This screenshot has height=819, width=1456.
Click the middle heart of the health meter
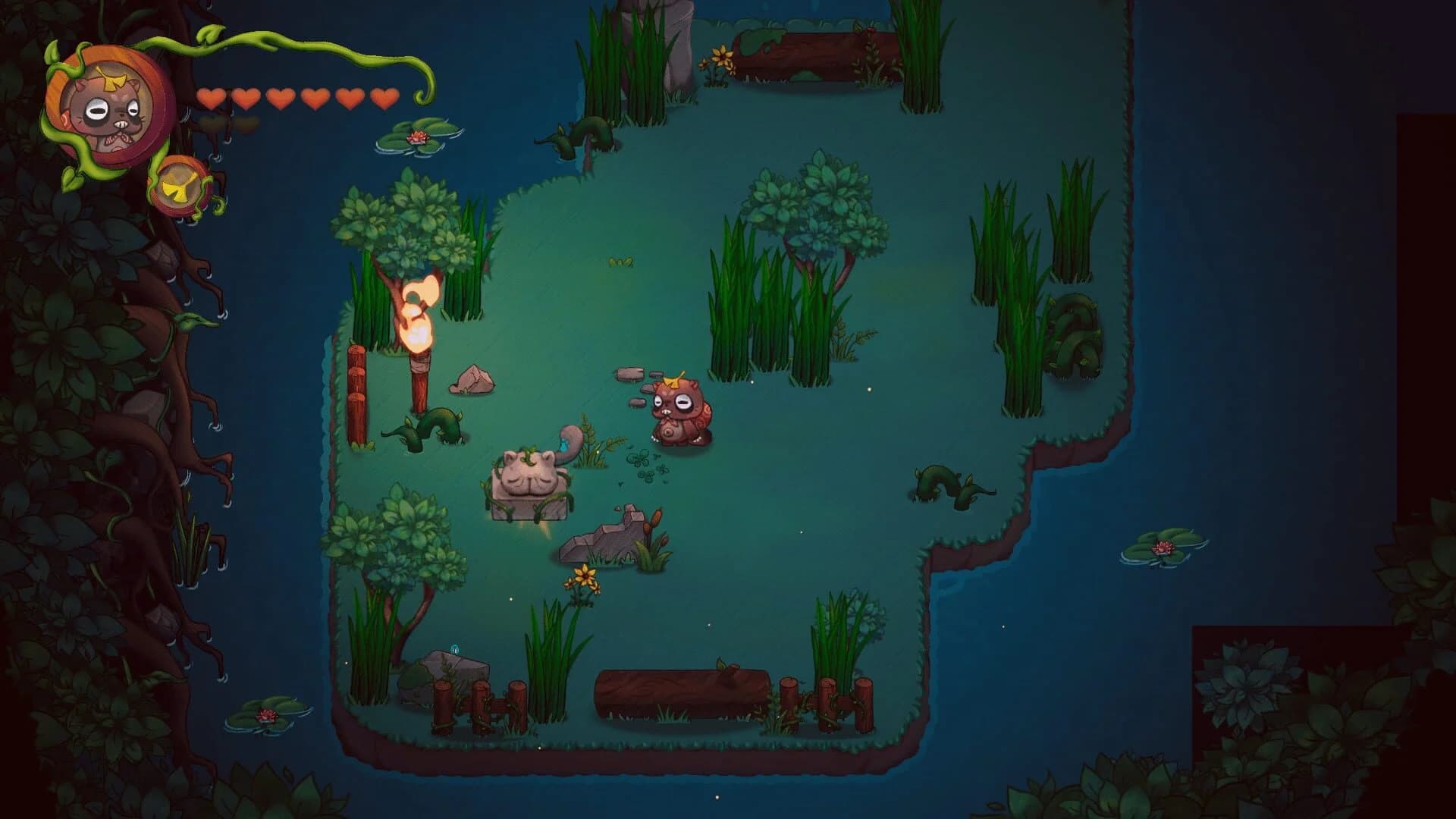pos(279,97)
